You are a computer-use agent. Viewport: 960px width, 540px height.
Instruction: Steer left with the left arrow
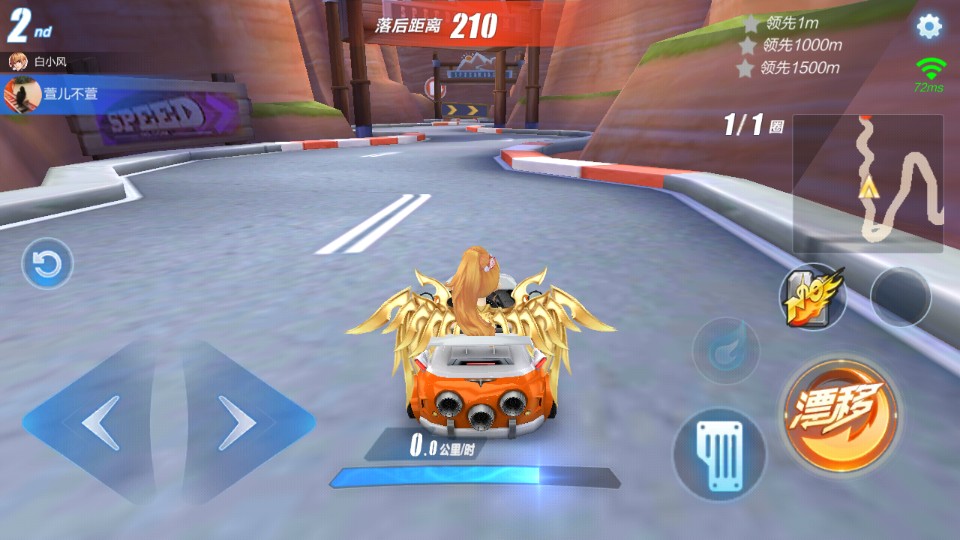(x=98, y=423)
